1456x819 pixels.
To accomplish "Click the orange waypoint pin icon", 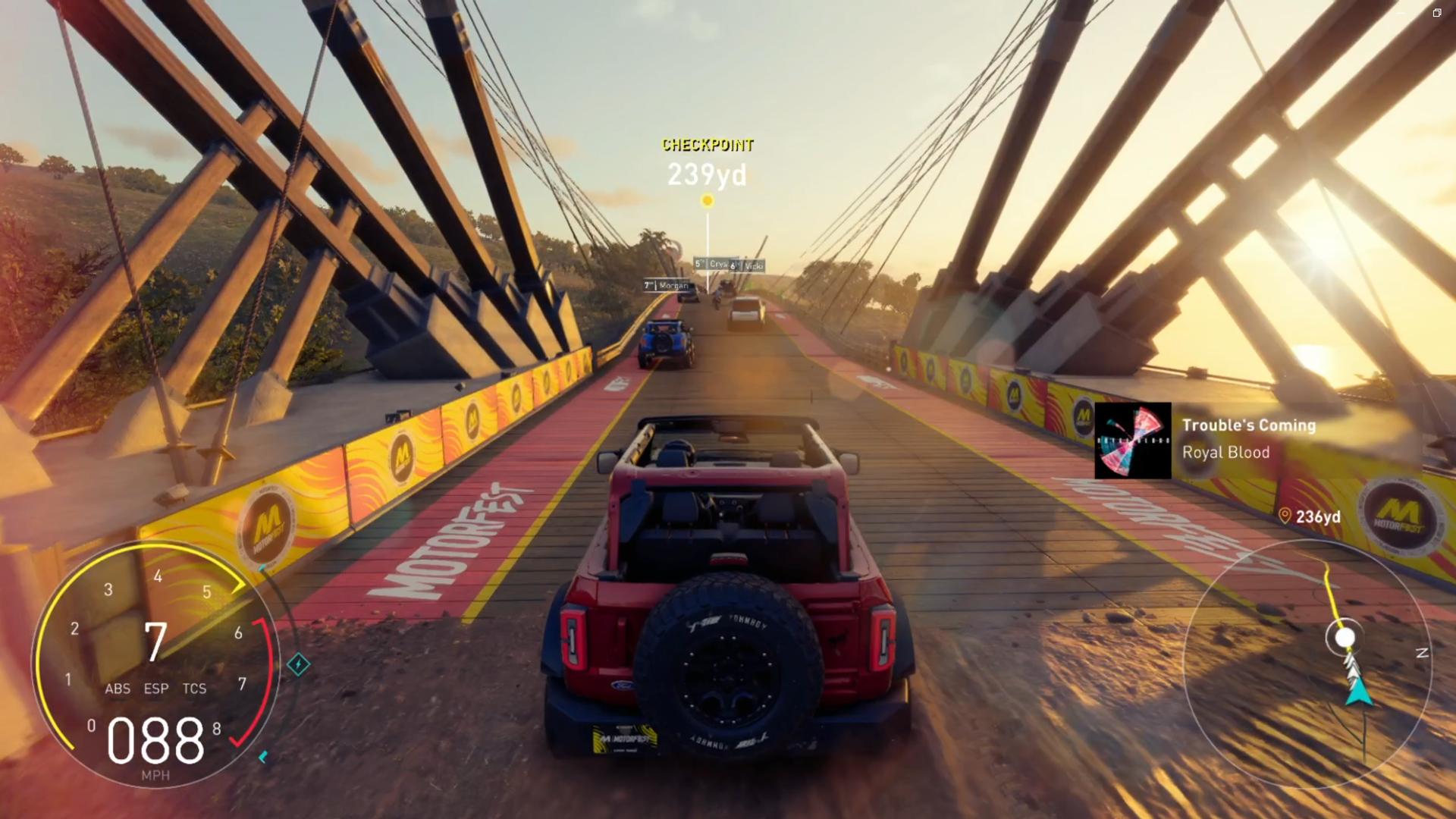I will 1285,516.
